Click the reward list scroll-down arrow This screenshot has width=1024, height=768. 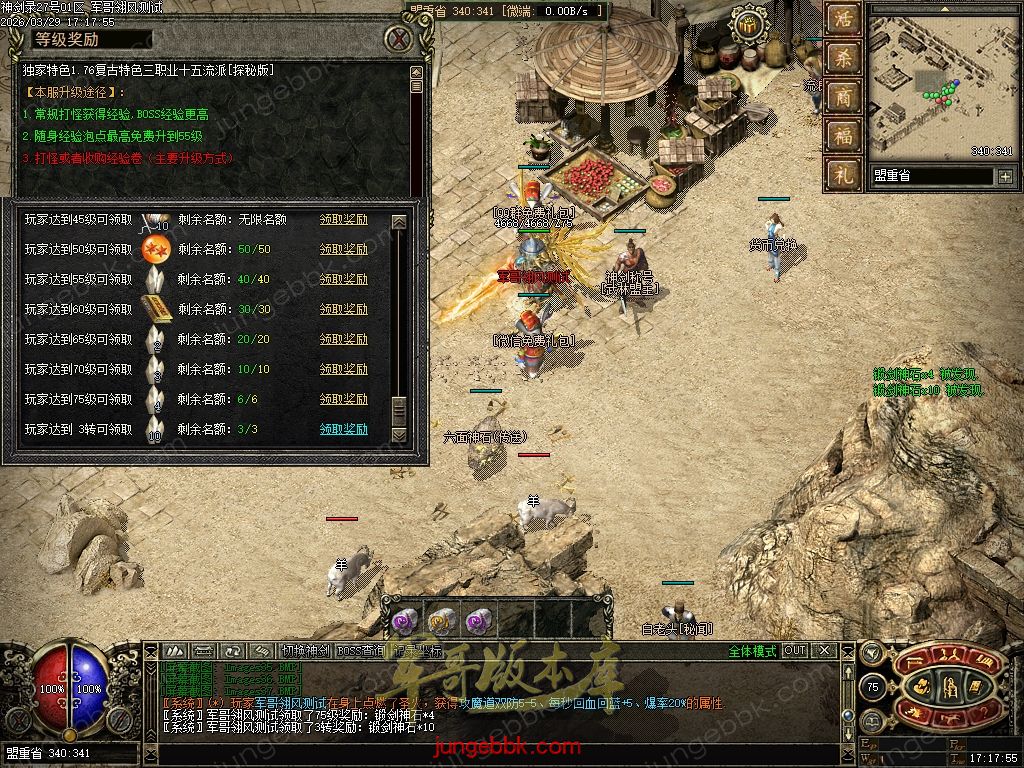399,434
